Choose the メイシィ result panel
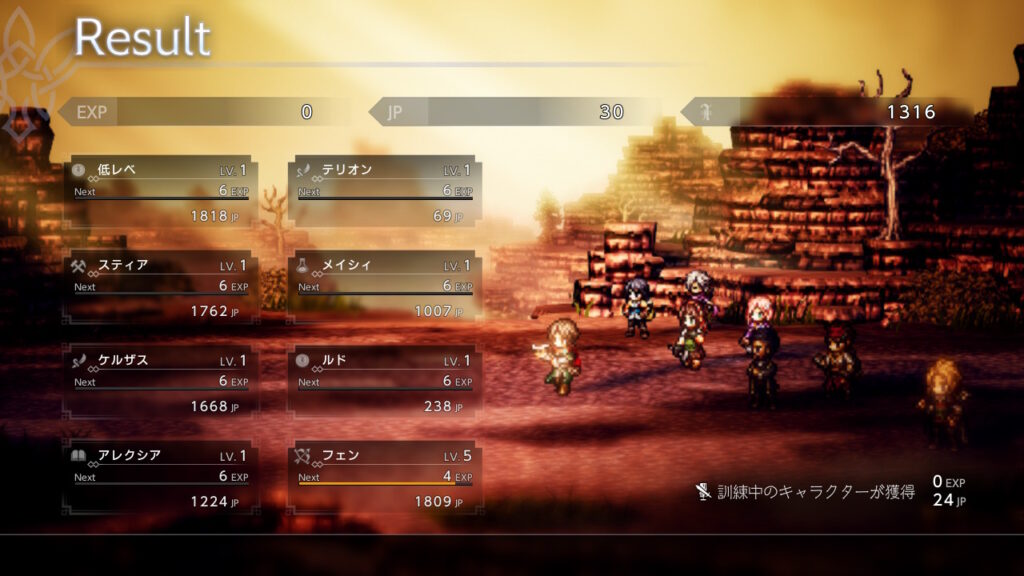This screenshot has width=1024, height=576. click(385, 287)
